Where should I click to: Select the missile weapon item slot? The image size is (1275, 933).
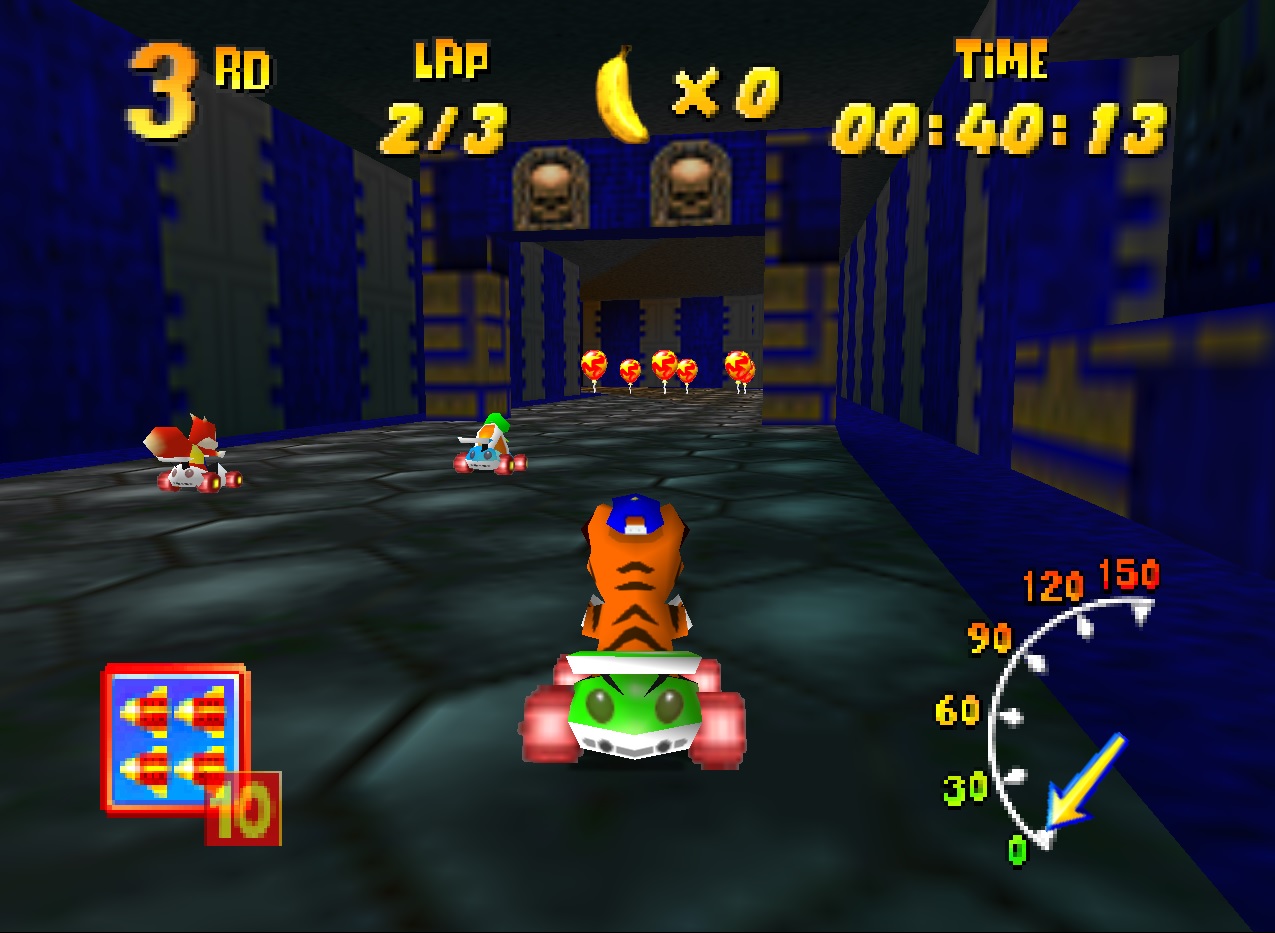click(x=175, y=739)
